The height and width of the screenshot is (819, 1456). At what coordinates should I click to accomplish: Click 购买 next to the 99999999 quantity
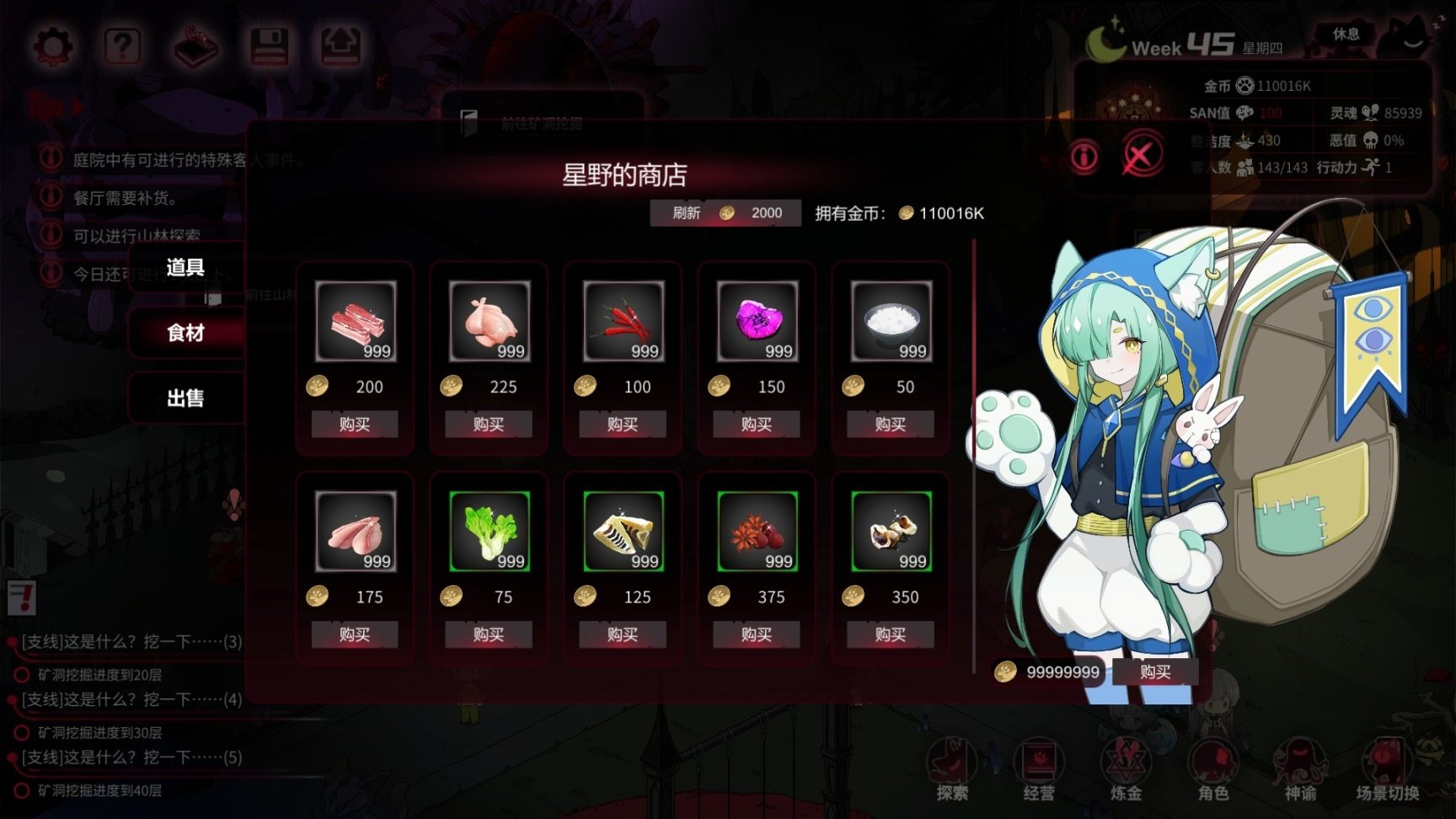tap(1156, 672)
